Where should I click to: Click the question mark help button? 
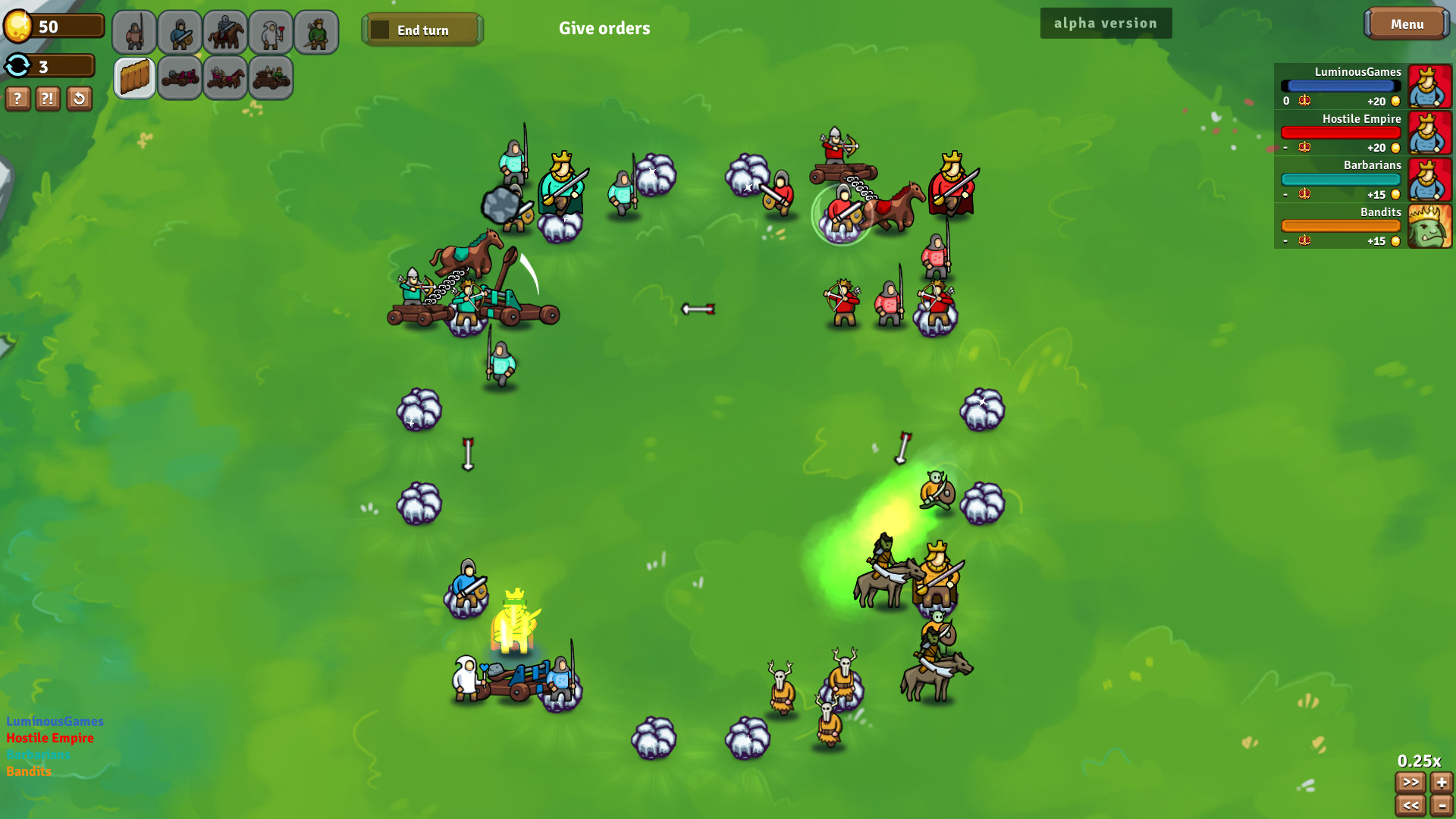[x=17, y=99]
